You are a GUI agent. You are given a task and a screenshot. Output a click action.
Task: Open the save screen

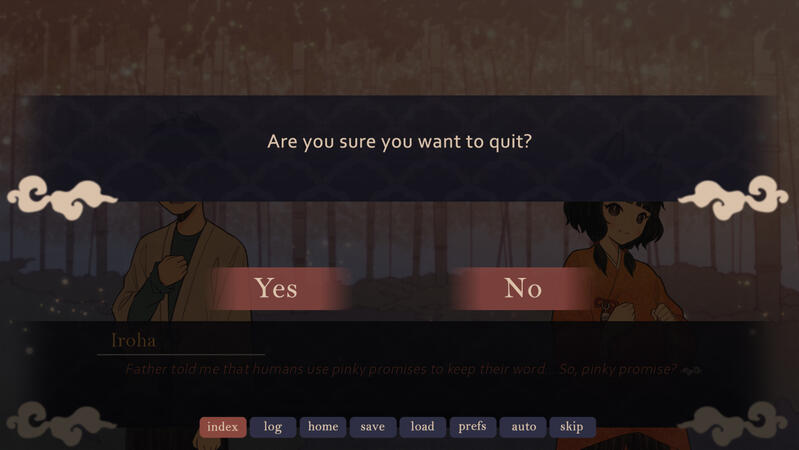pos(372,427)
